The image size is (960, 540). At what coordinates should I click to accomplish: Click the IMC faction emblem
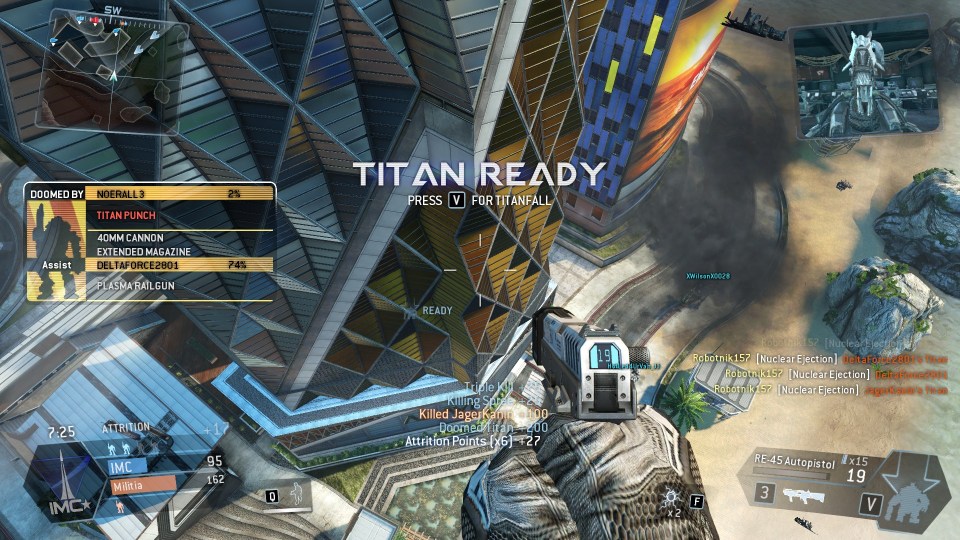pyautogui.click(x=64, y=481)
